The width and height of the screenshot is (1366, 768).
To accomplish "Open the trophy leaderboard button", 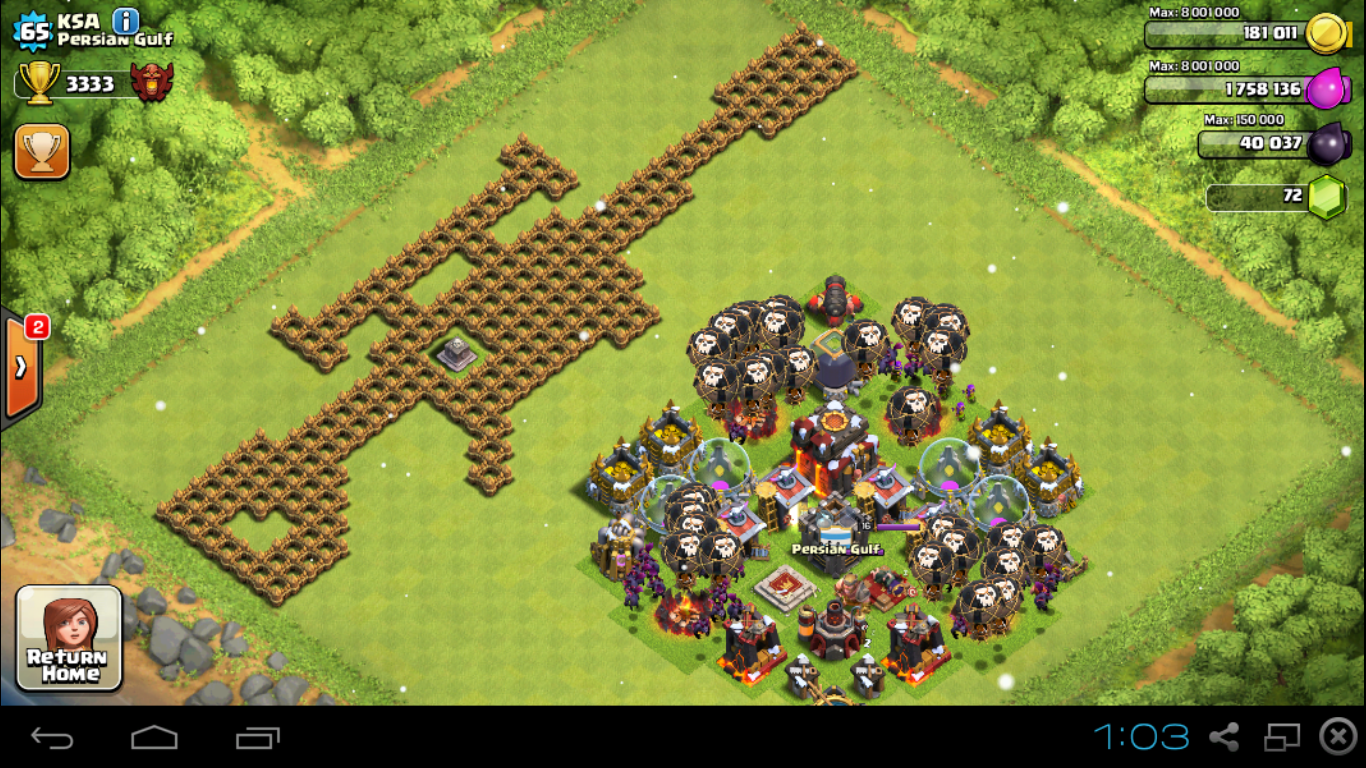I will pyautogui.click(x=41, y=152).
